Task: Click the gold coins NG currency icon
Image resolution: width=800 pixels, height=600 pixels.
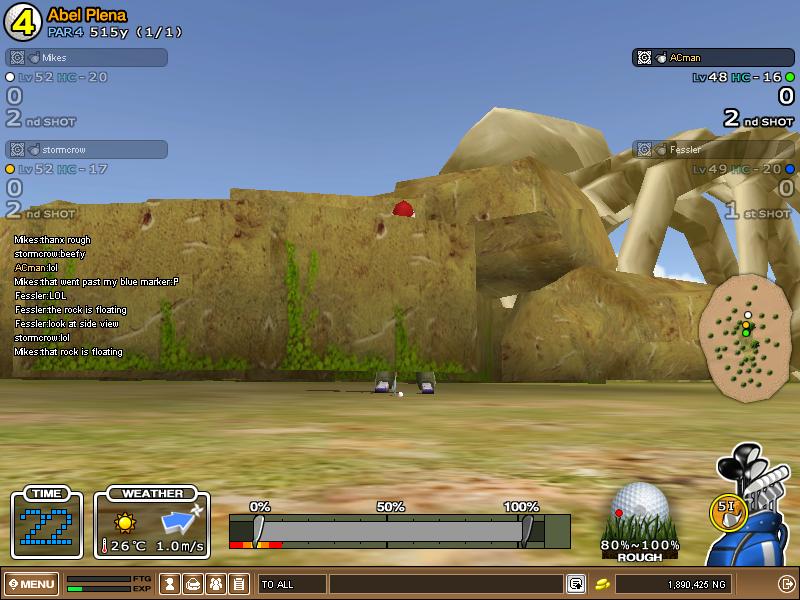Action: pos(603,584)
